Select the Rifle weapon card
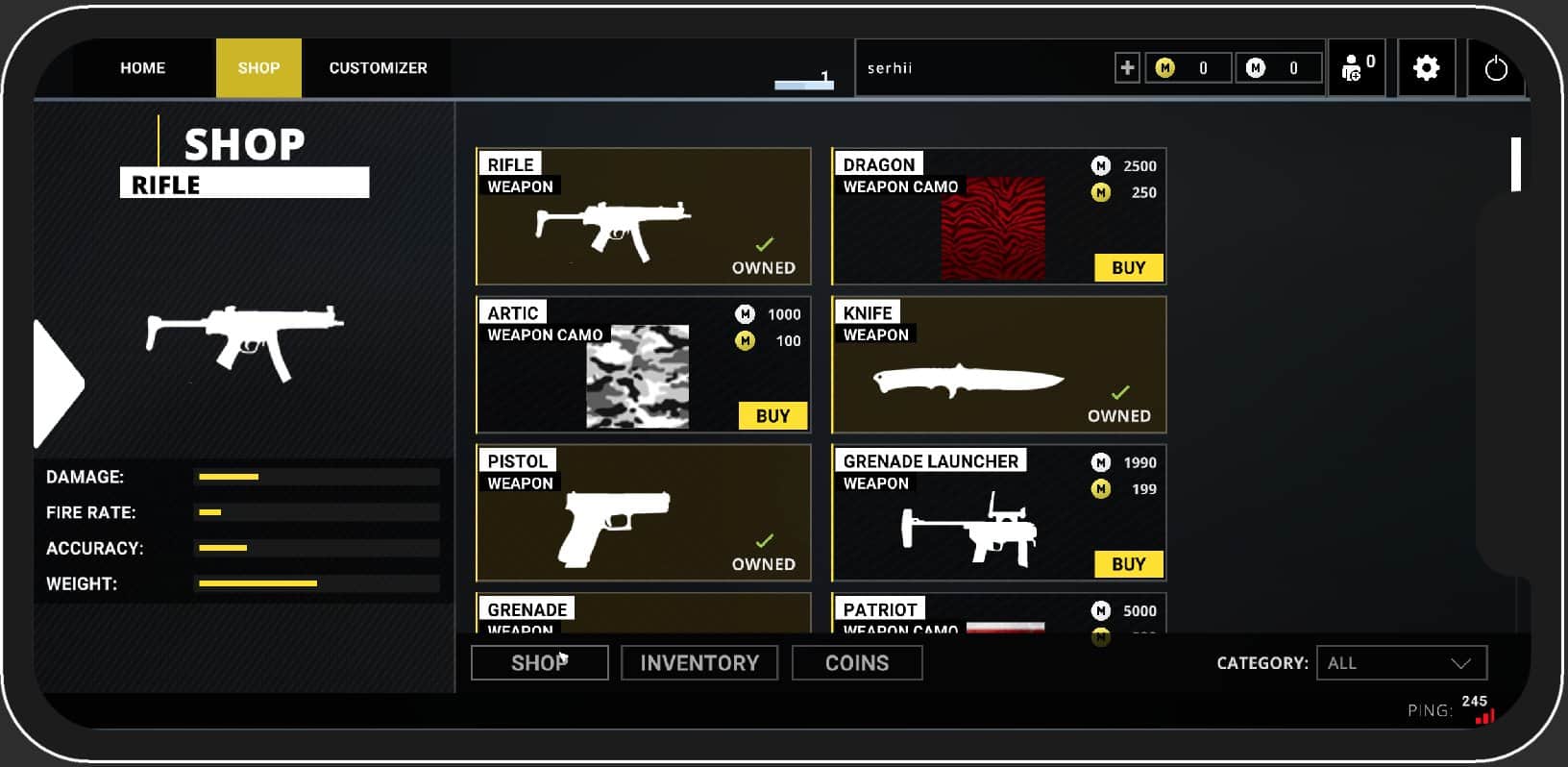 (643, 216)
